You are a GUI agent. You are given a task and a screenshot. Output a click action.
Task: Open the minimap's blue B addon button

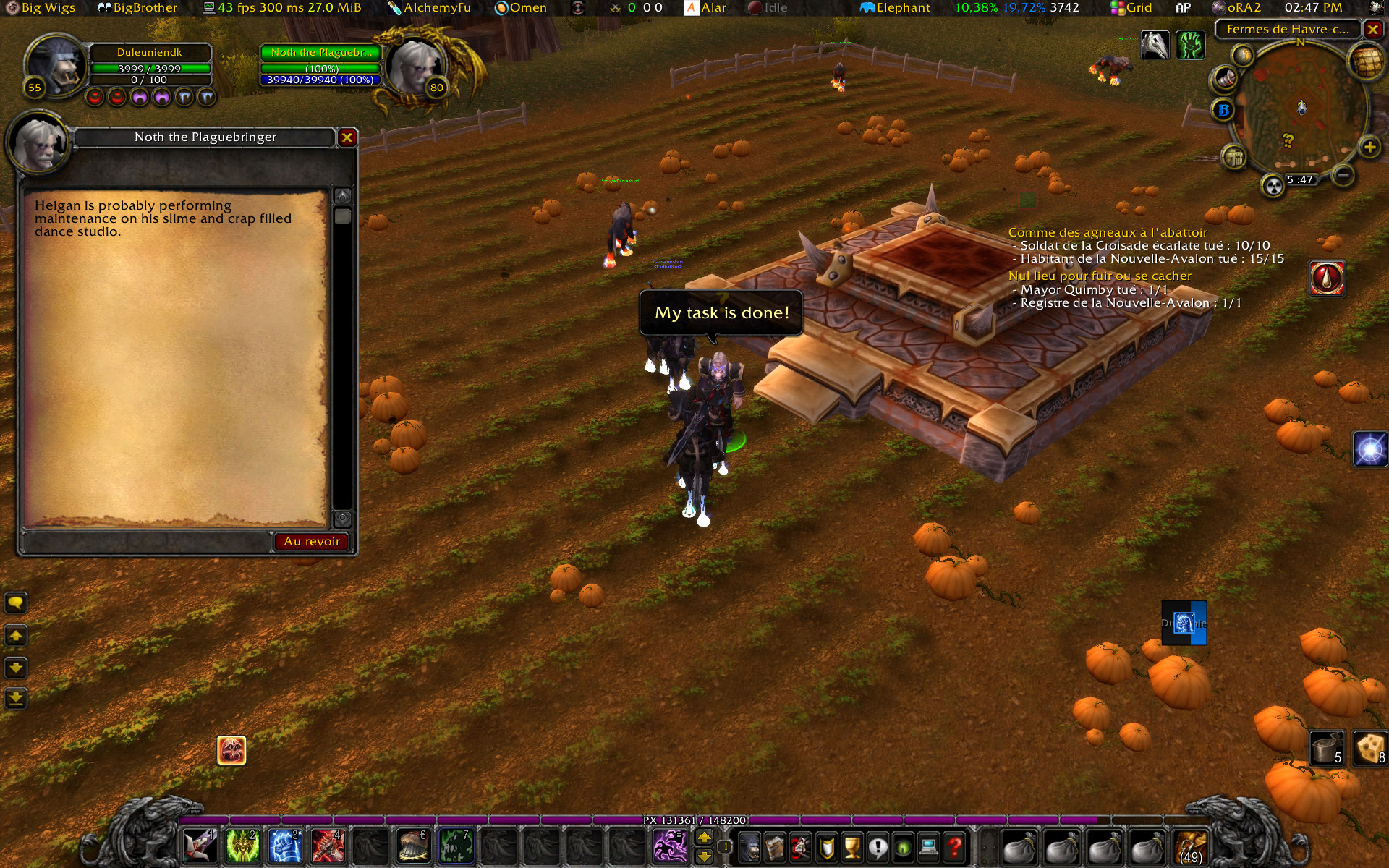pos(1223,110)
